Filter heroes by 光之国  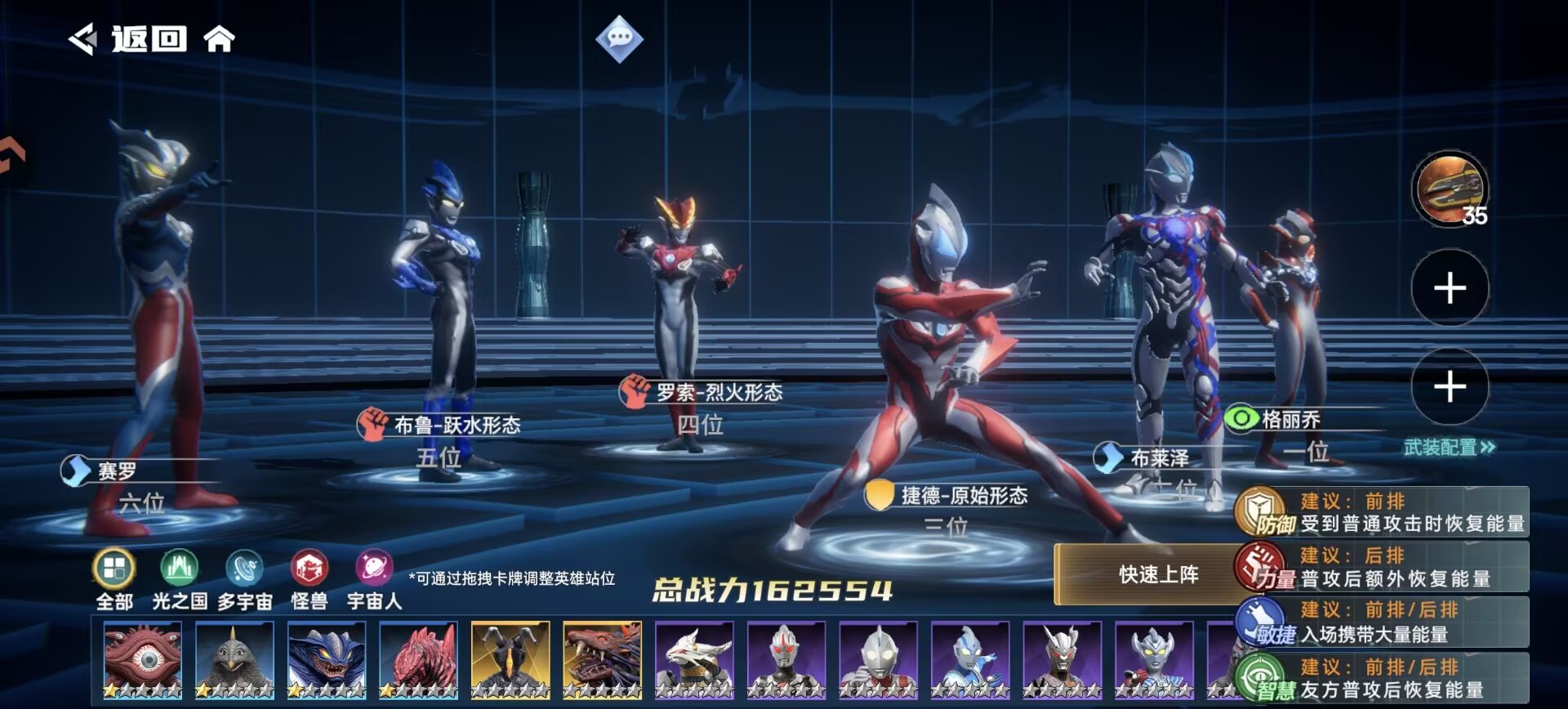pyautogui.click(x=180, y=580)
